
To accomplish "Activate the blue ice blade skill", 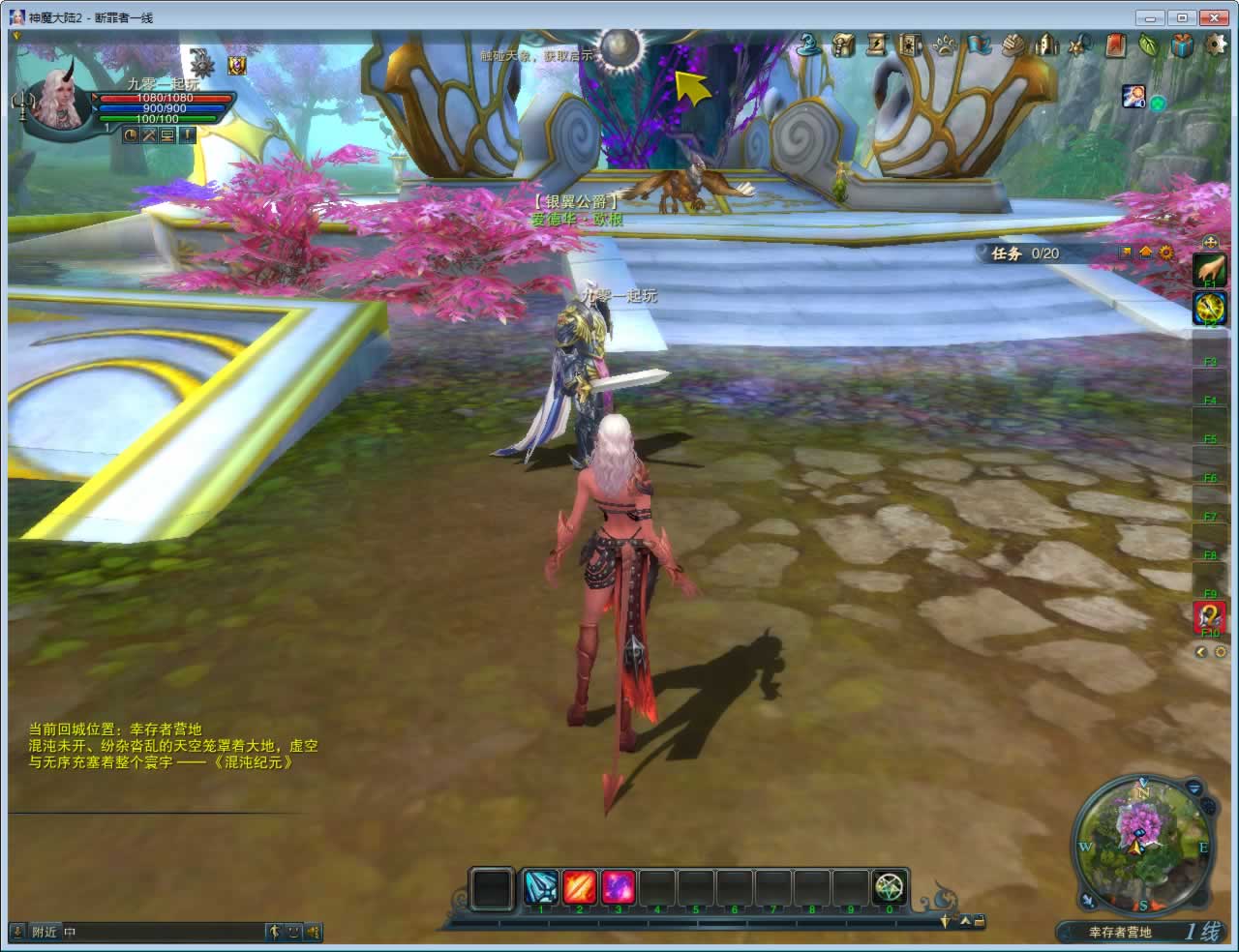I will pos(541,887).
